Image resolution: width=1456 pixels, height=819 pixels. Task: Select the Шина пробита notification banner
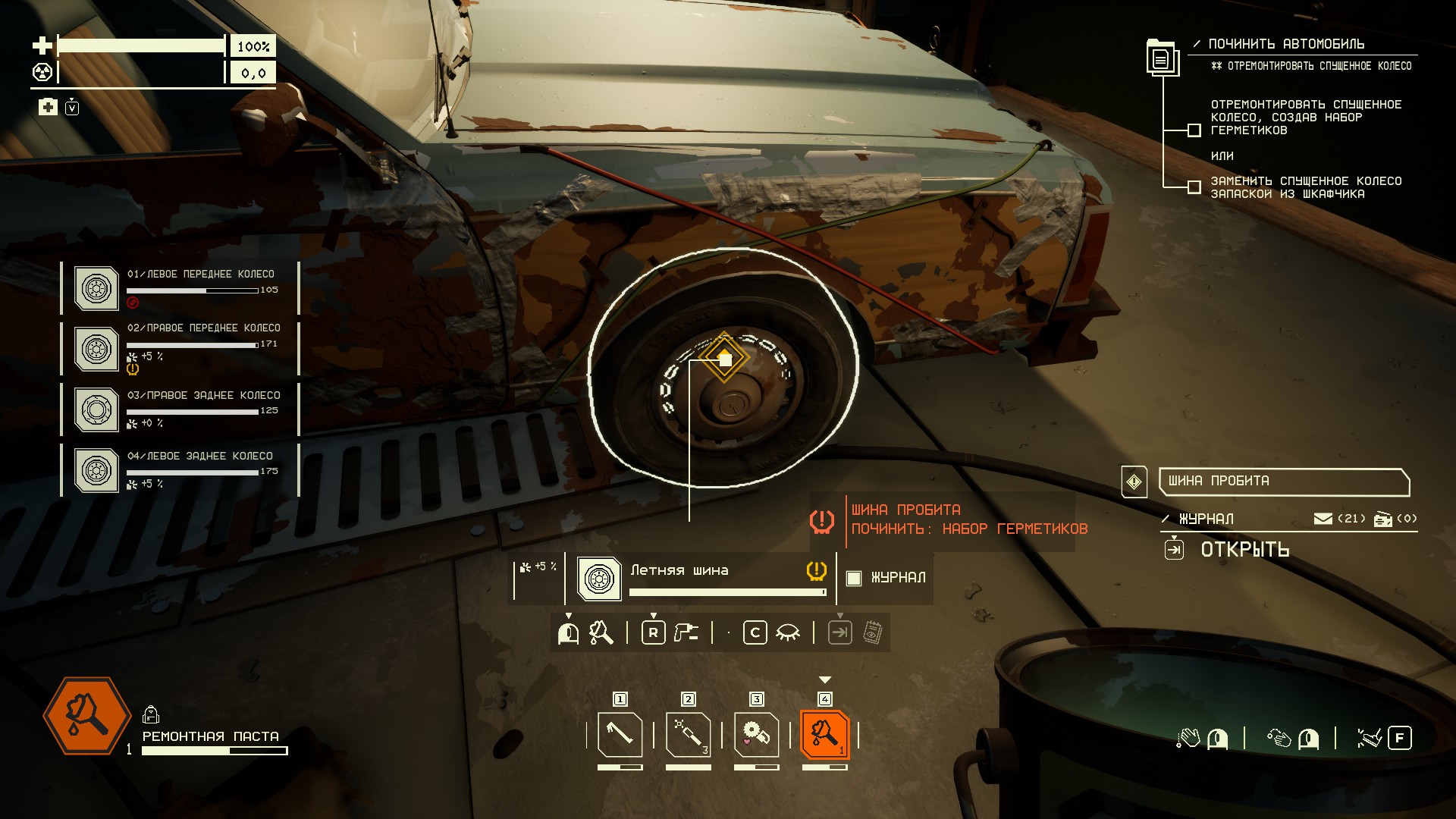coord(1283,482)
